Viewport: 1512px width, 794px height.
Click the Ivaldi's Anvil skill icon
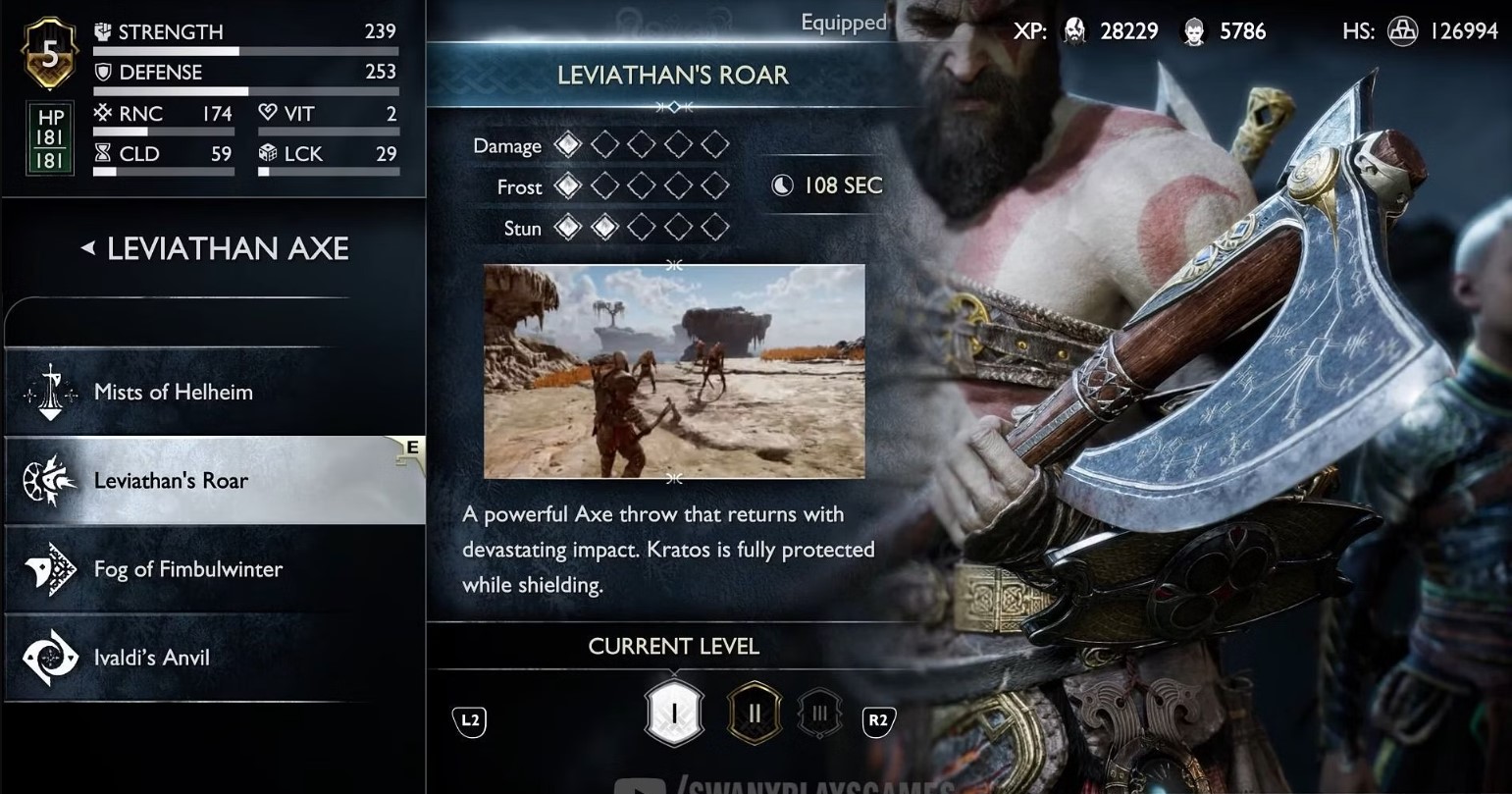click(x=48, y=656)
